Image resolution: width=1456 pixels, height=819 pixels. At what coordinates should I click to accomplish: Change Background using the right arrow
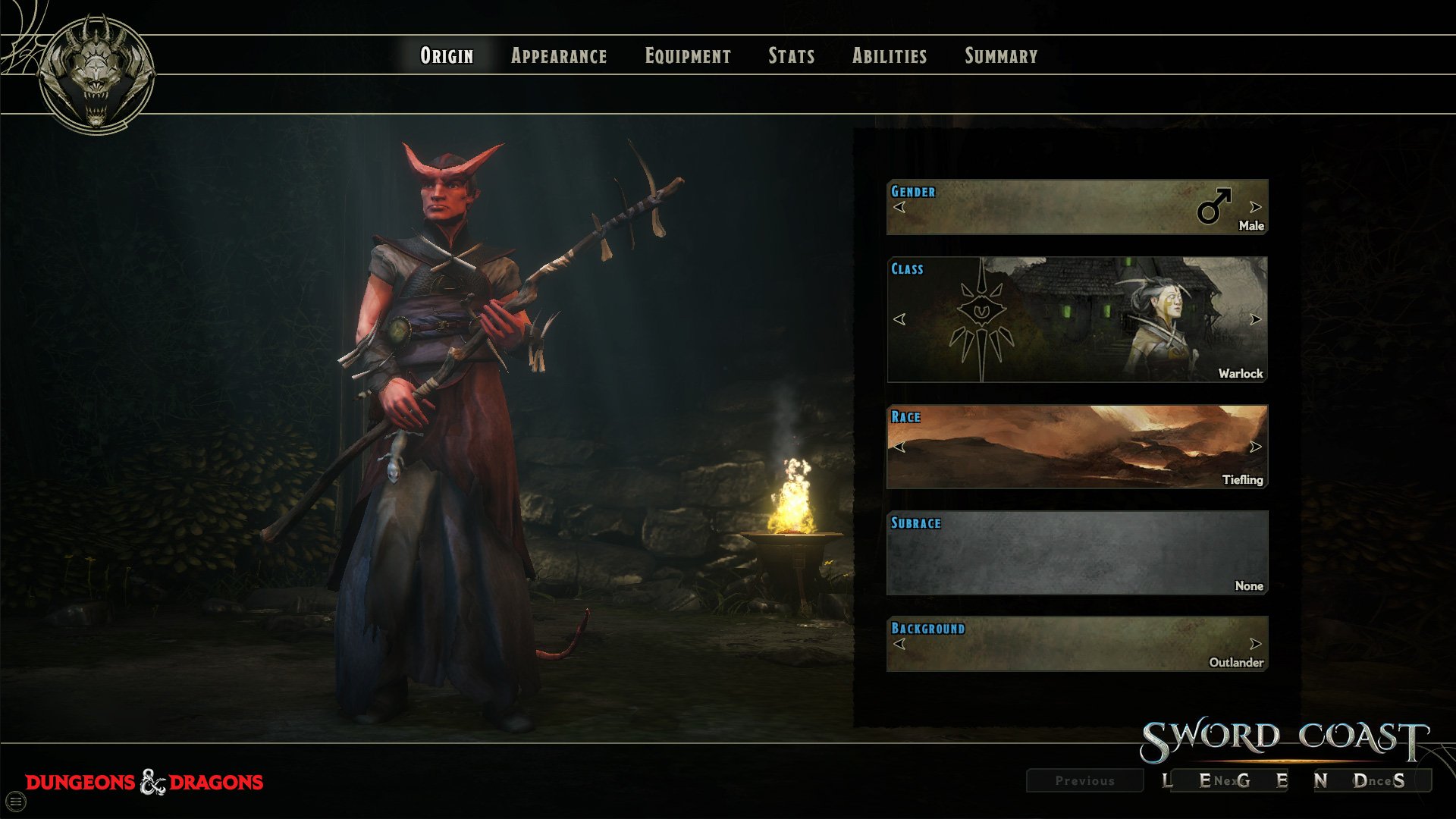point(1255,644)
